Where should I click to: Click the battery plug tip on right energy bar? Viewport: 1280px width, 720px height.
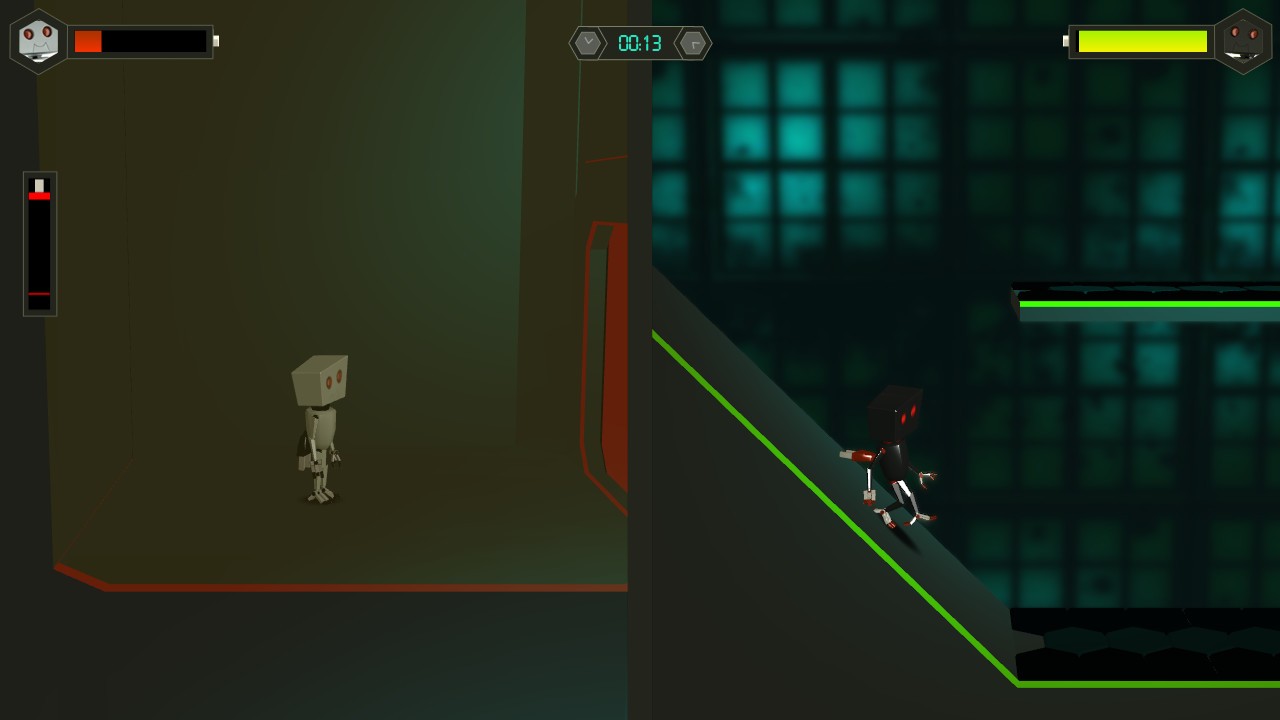(1066, 42)
